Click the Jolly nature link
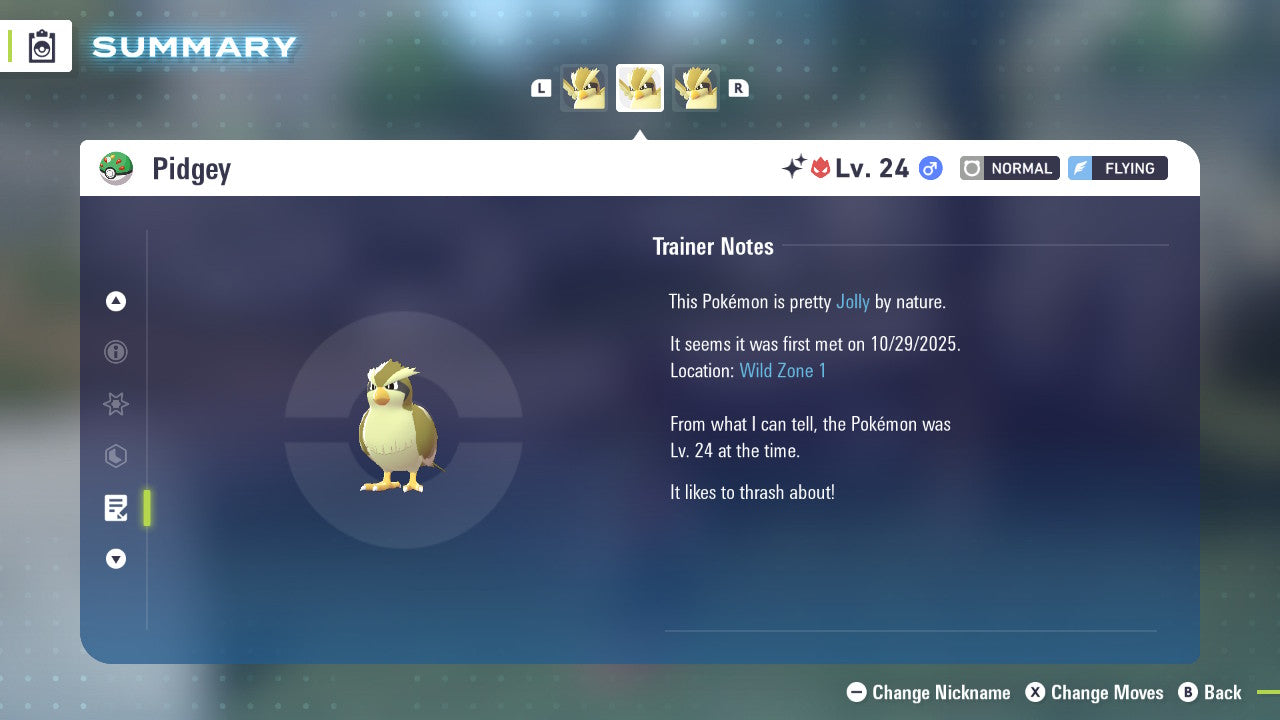The width and height of the screenshot is (1280, 720). point(853,301)
